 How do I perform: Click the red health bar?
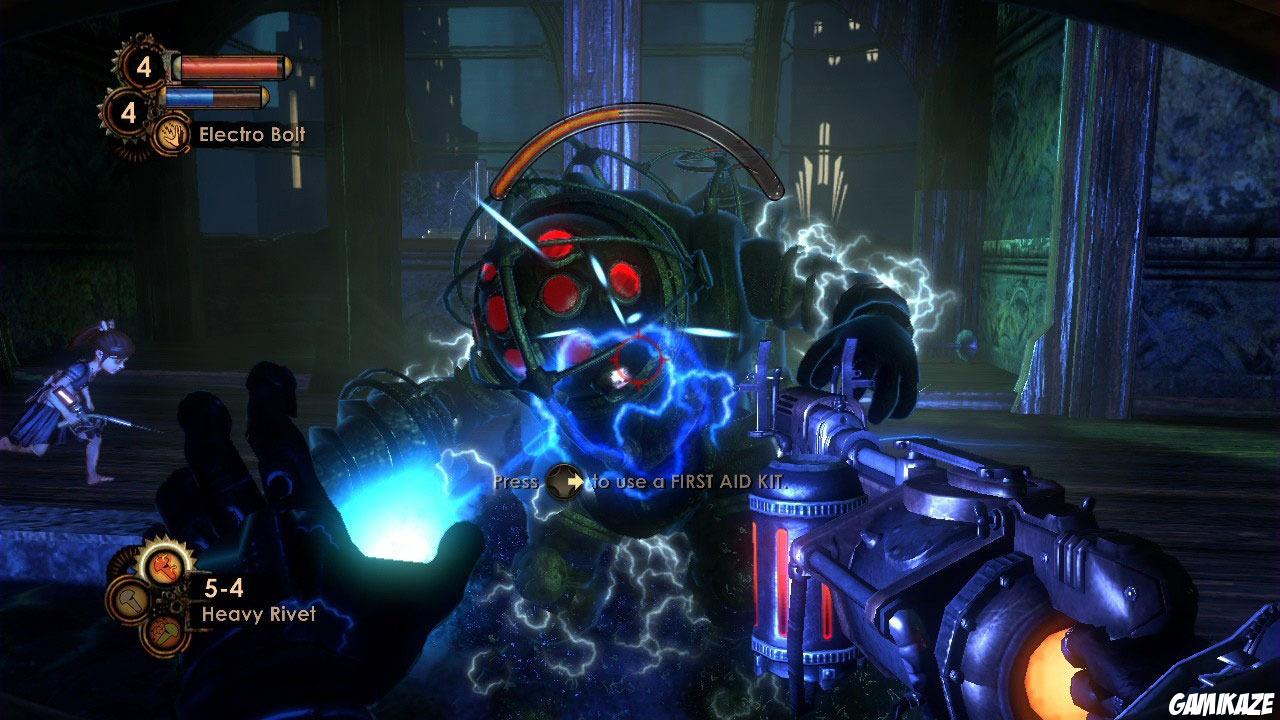click(230, 66)
